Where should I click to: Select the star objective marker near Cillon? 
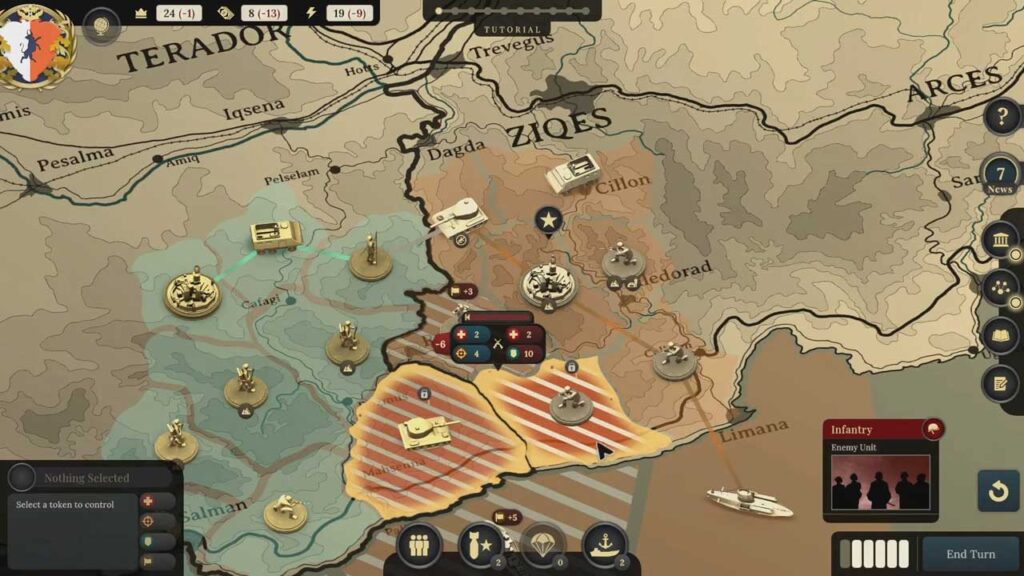pos(547,220)
